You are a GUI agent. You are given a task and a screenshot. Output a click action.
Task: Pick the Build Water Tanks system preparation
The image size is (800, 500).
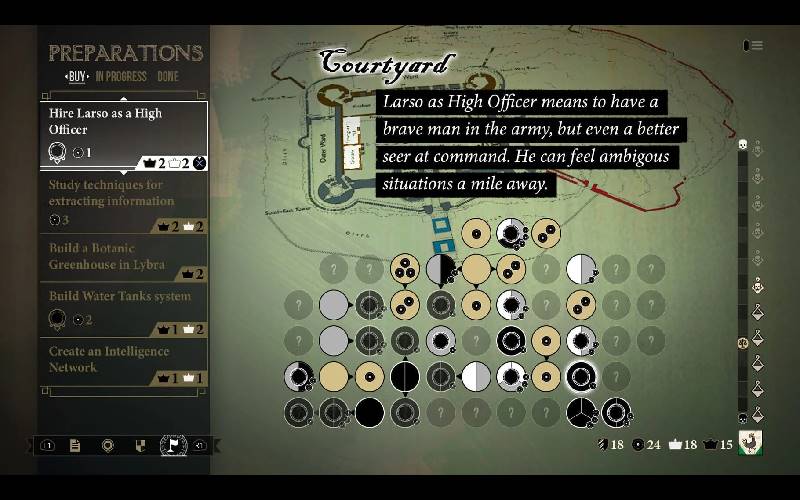(122, 310)
